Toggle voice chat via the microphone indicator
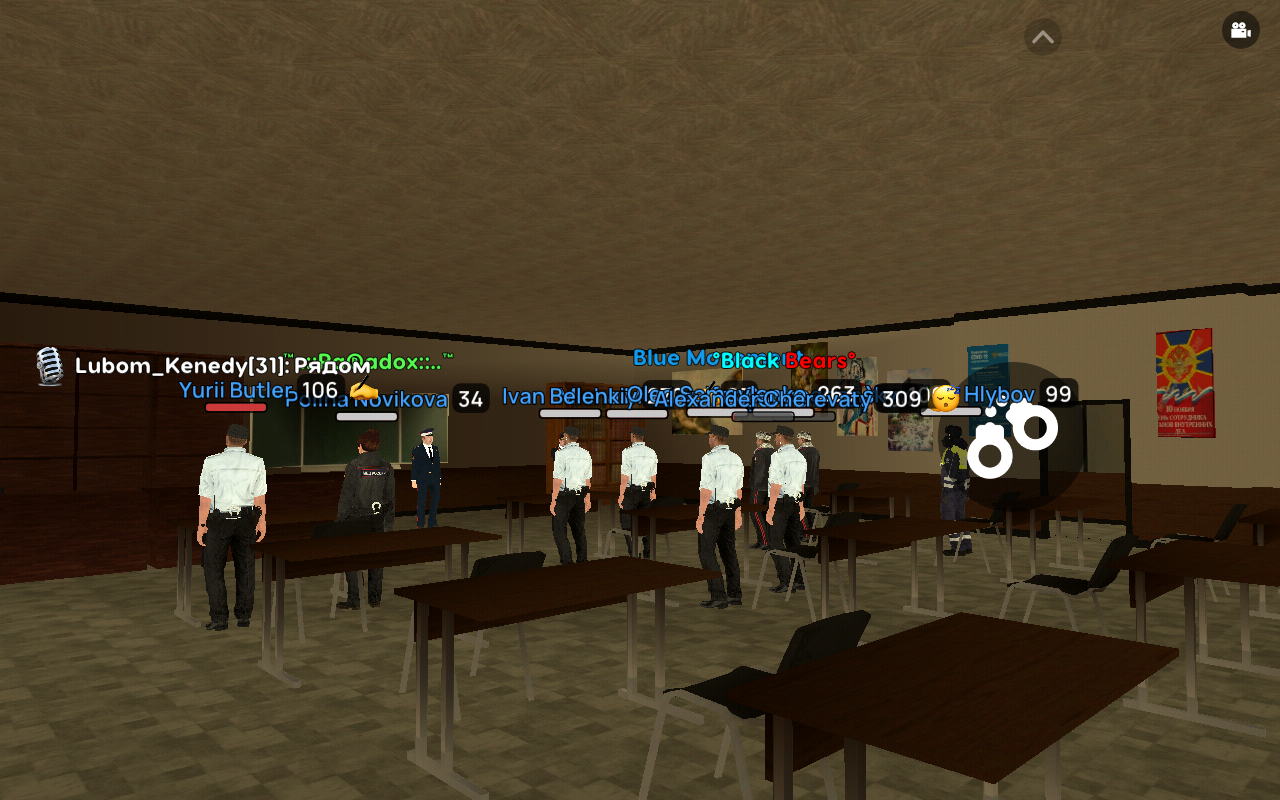The width and height of the screenshot is (1280, 800). pyautogui.click(x=49, y=365)
